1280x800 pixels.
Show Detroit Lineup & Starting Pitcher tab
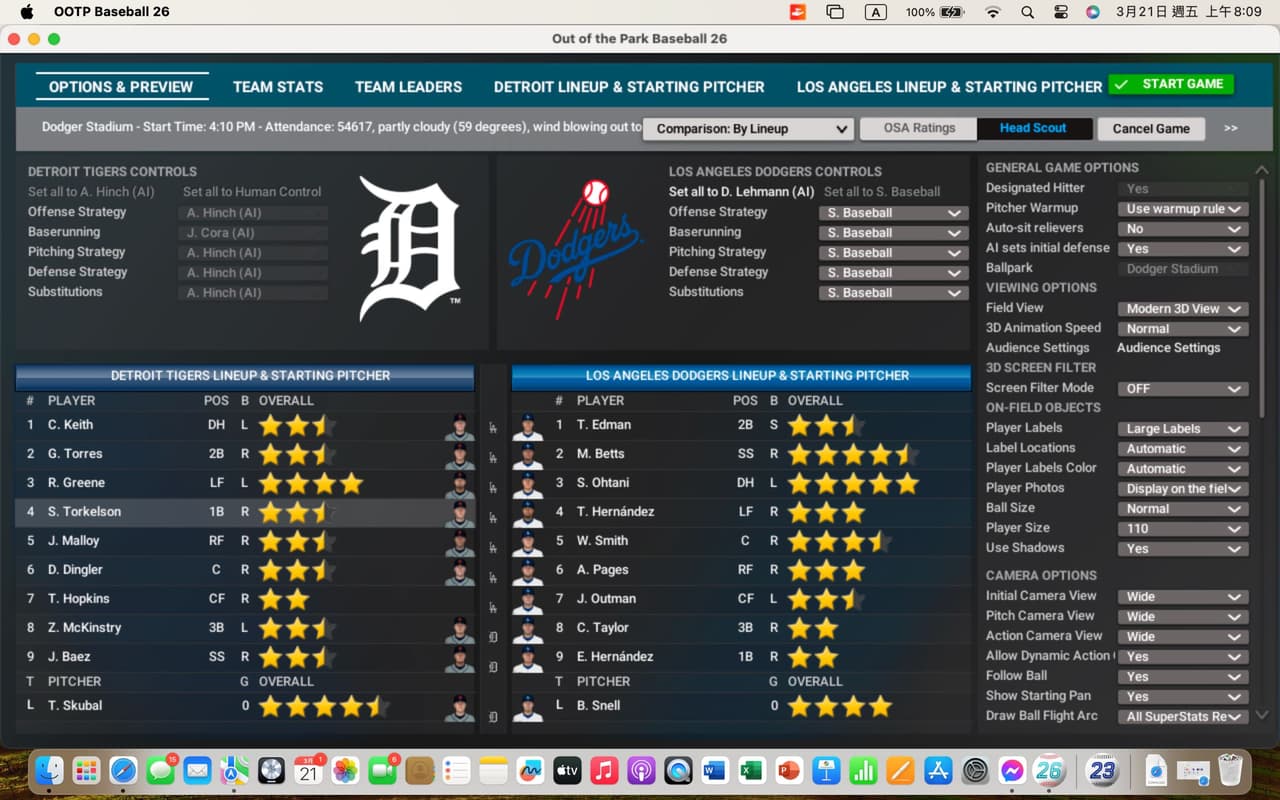click(x=629, y=87)
